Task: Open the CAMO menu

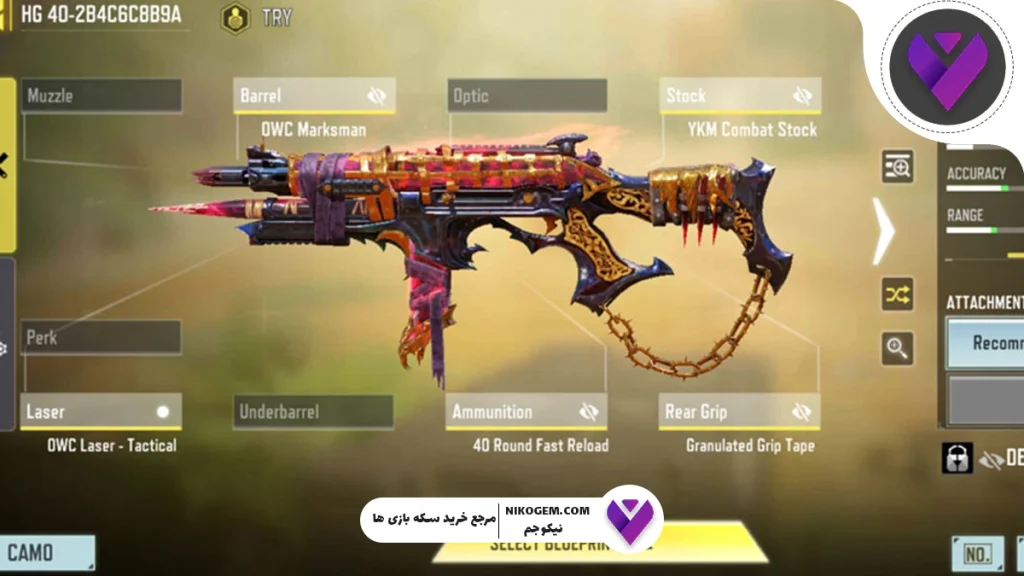Action: click(x=46, y=553)
